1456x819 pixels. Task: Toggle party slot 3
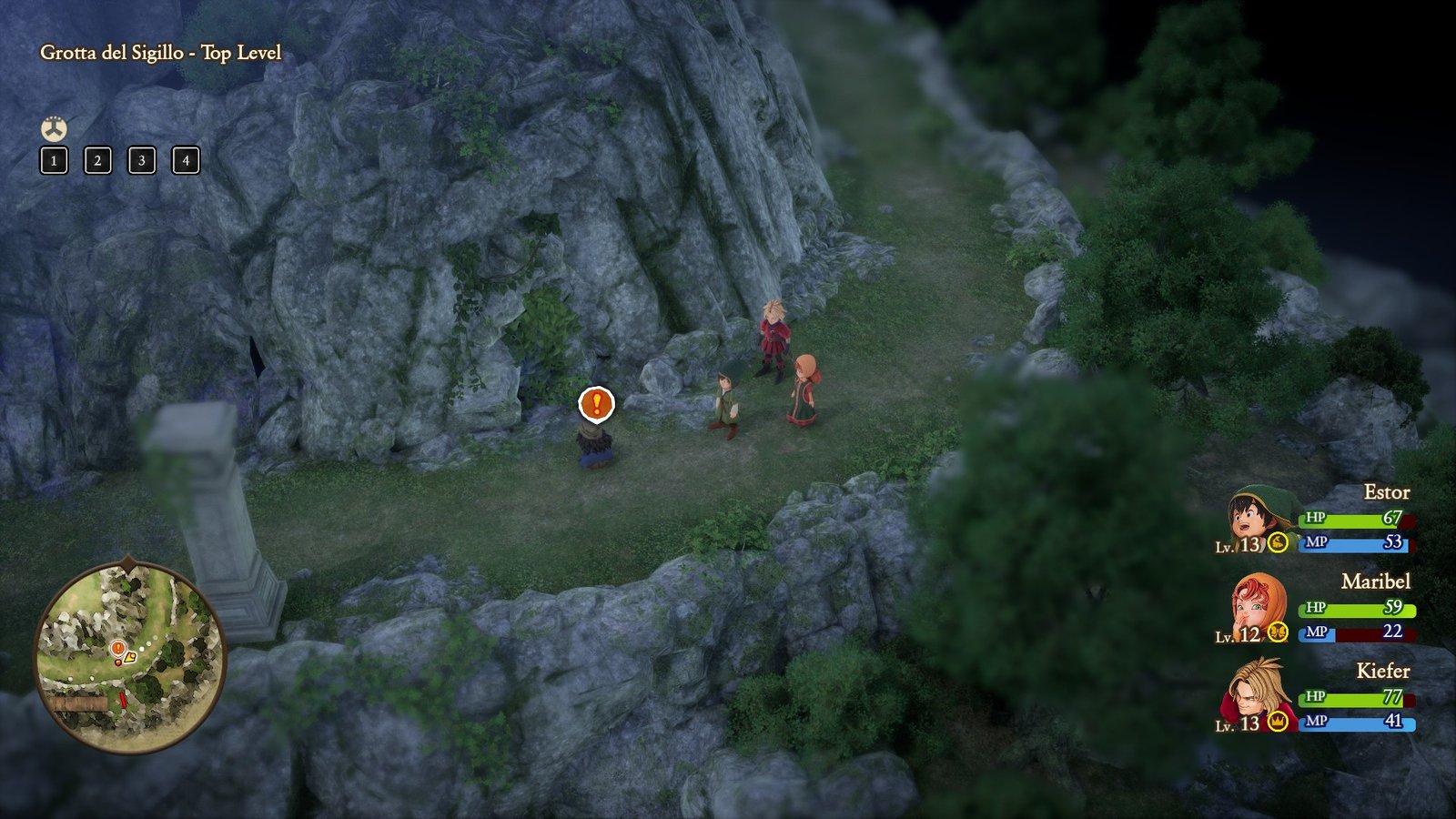142,162
